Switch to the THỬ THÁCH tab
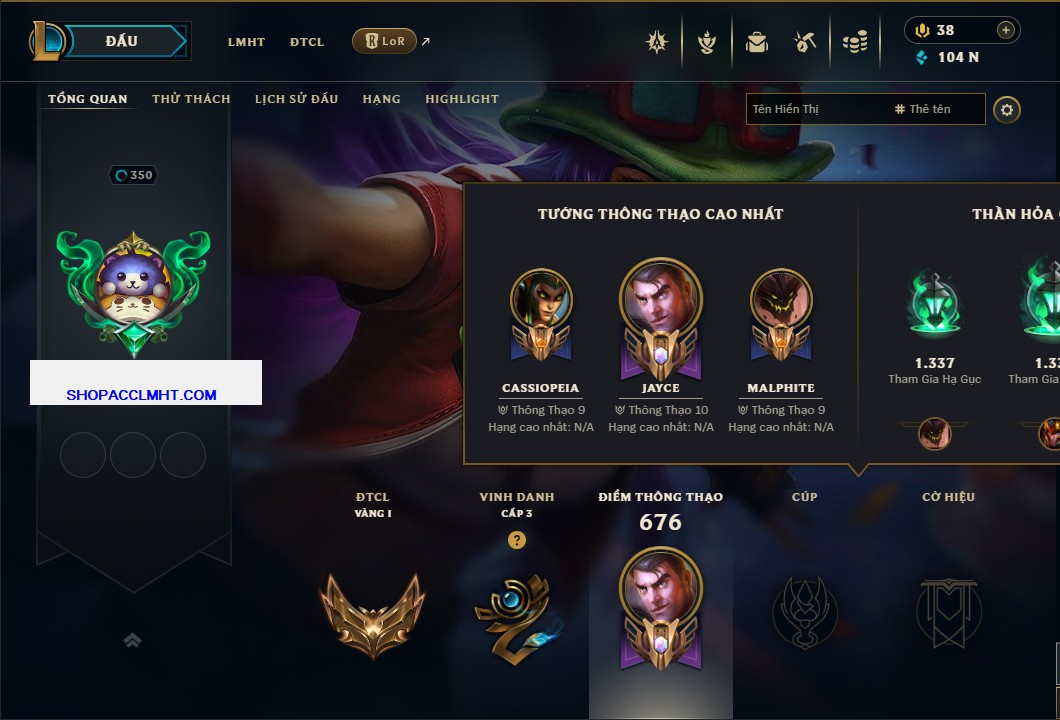1060x720 pixels. [191, 99]
